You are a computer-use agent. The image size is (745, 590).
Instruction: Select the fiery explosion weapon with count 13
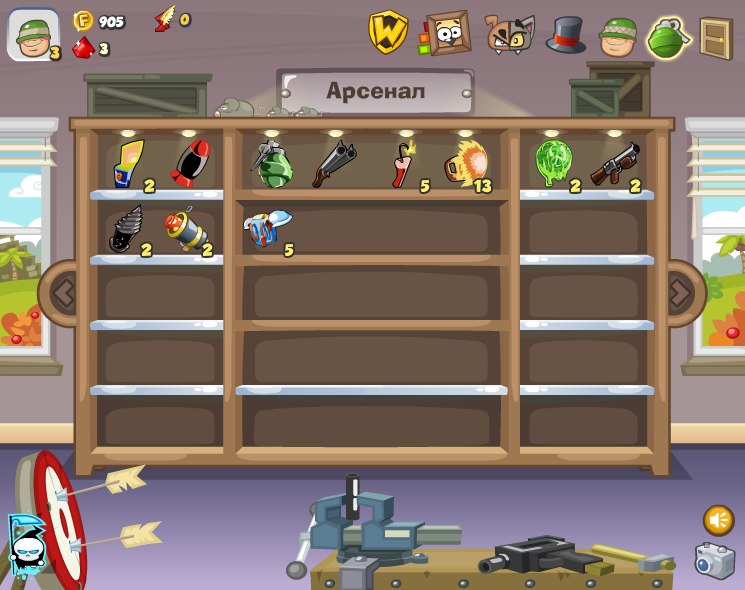tap(465, 163)
